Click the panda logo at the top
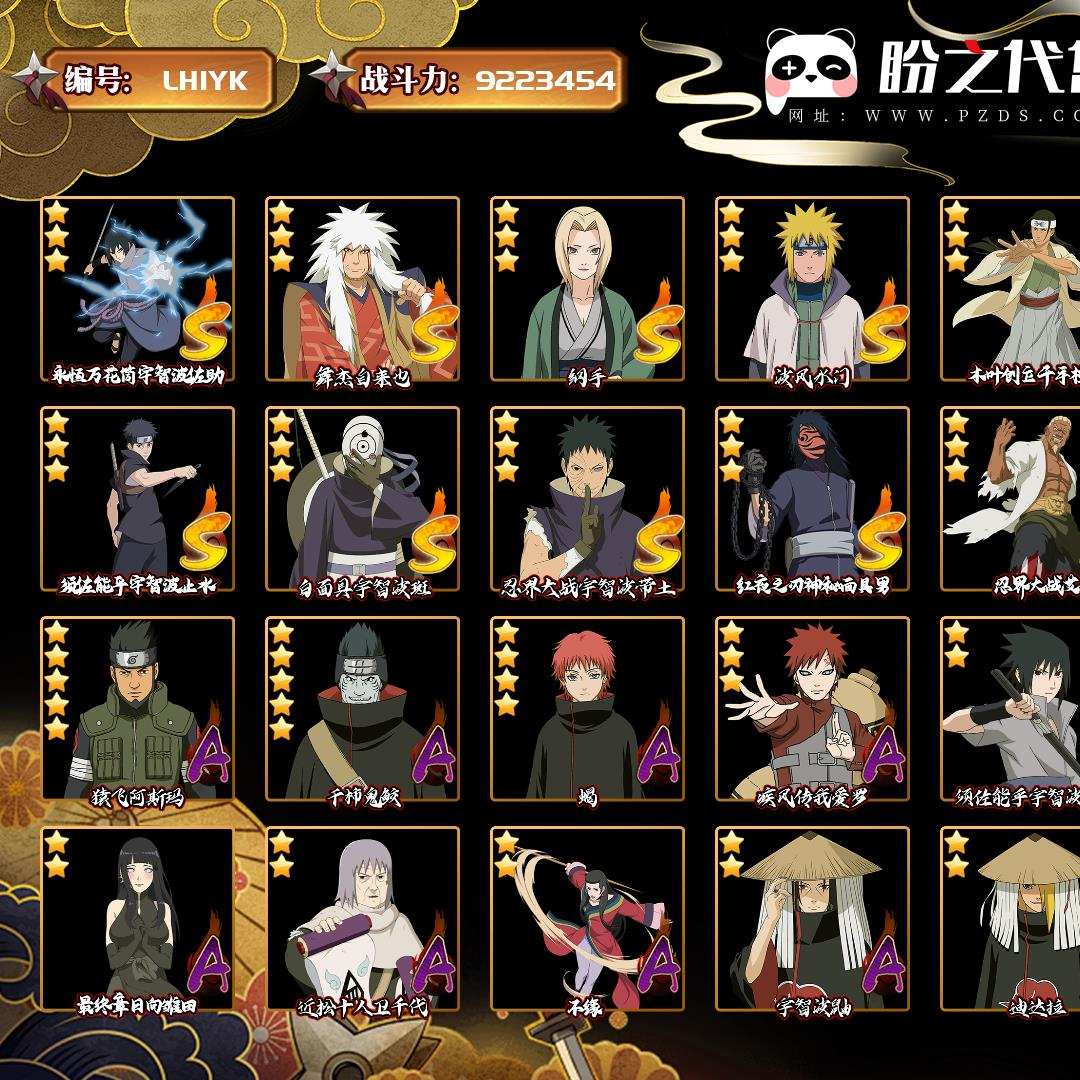 (811, 69)
